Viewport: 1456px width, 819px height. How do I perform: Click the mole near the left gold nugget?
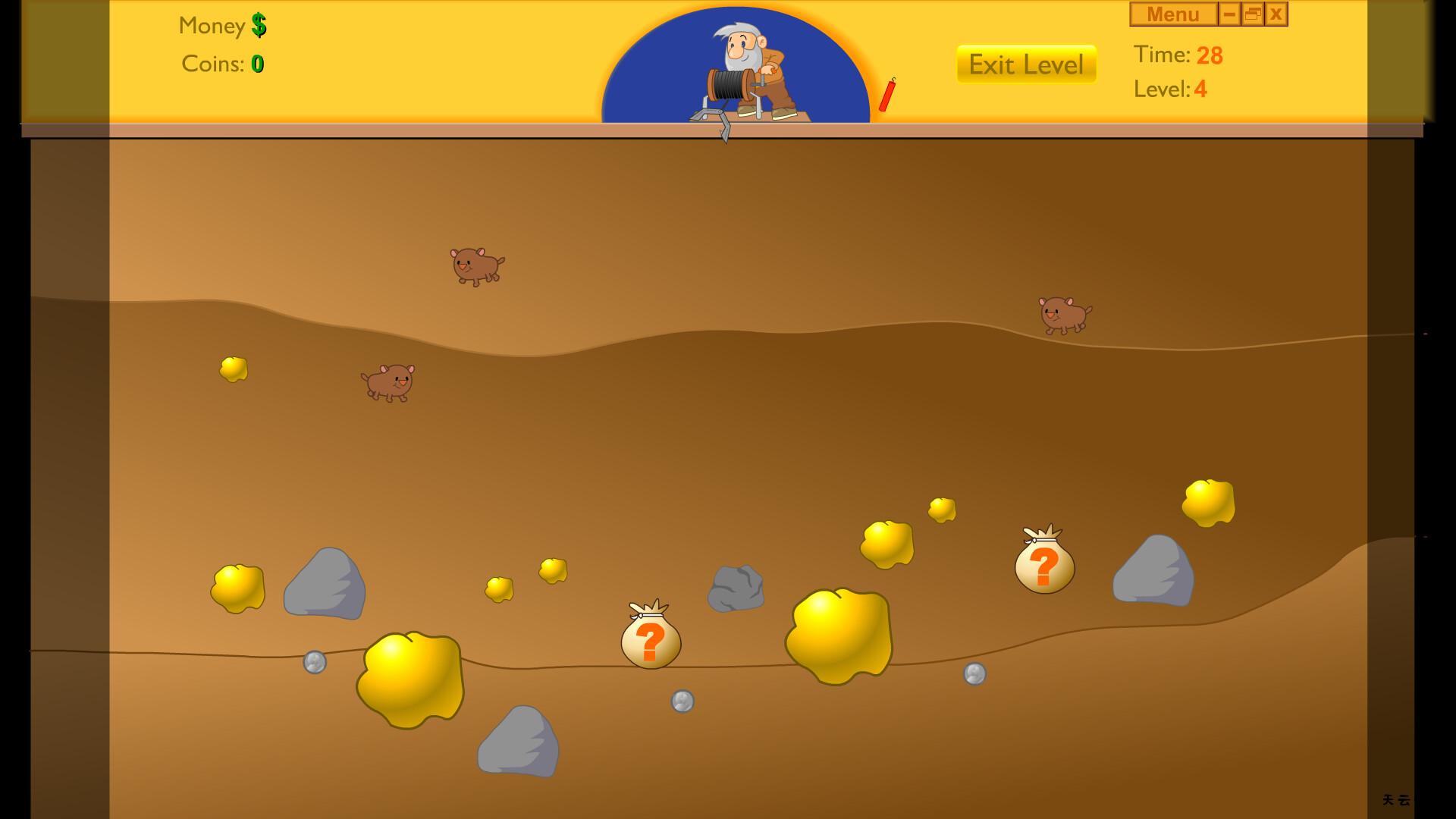tap(391, 383)
